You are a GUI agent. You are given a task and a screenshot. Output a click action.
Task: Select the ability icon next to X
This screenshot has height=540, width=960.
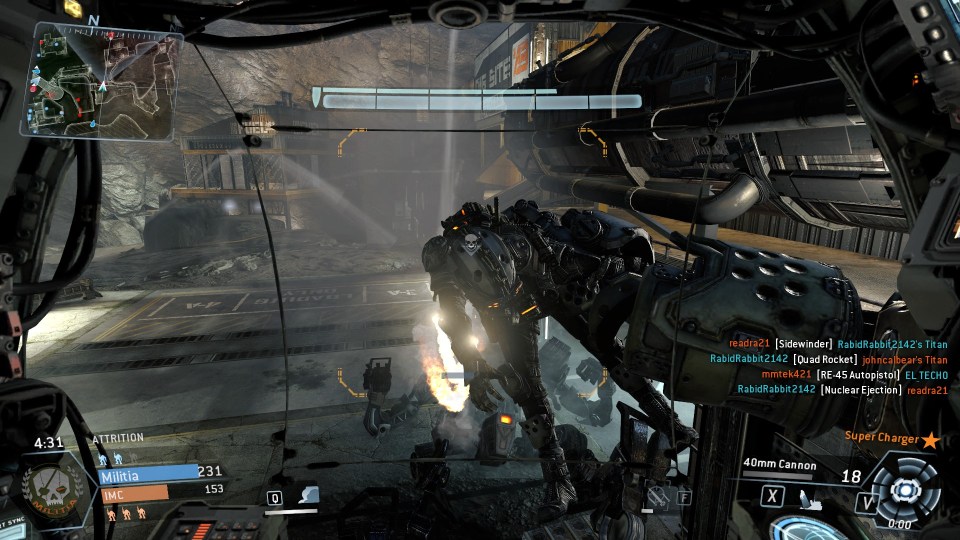point(802,496)
